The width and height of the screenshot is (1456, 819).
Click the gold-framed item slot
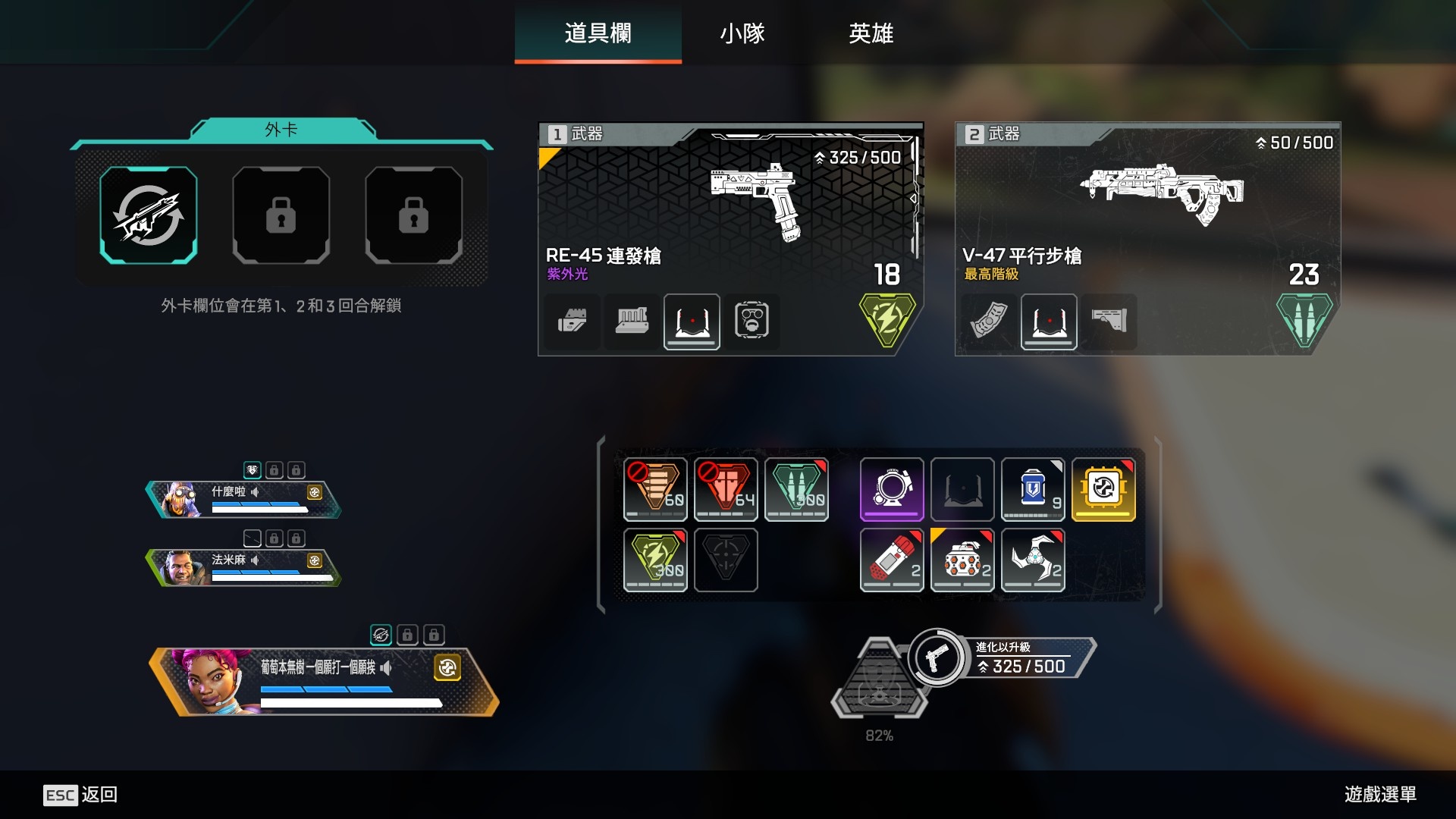(x=1103, y=489)
